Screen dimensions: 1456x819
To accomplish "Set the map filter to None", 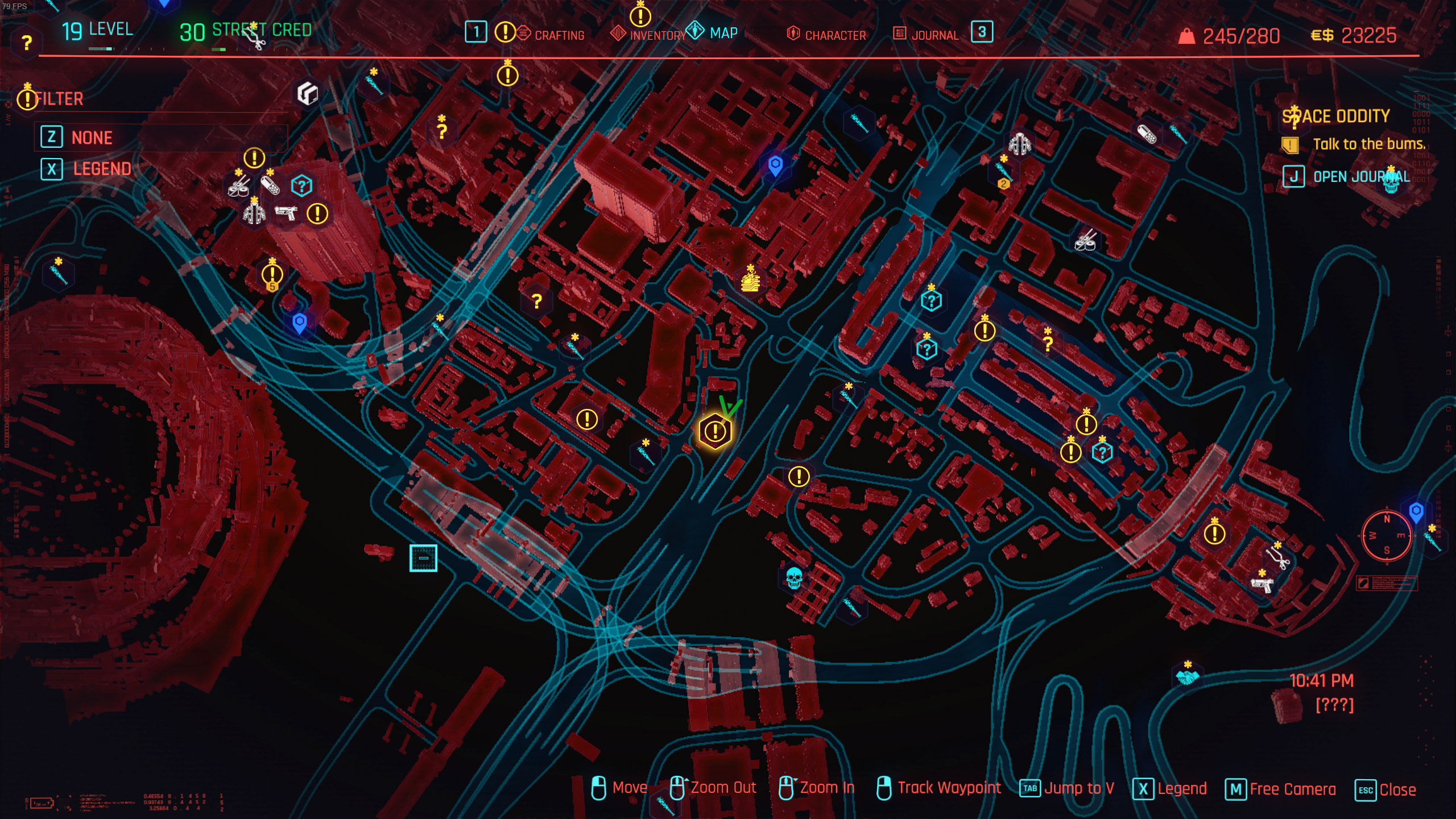I will (x=91, y=138).
